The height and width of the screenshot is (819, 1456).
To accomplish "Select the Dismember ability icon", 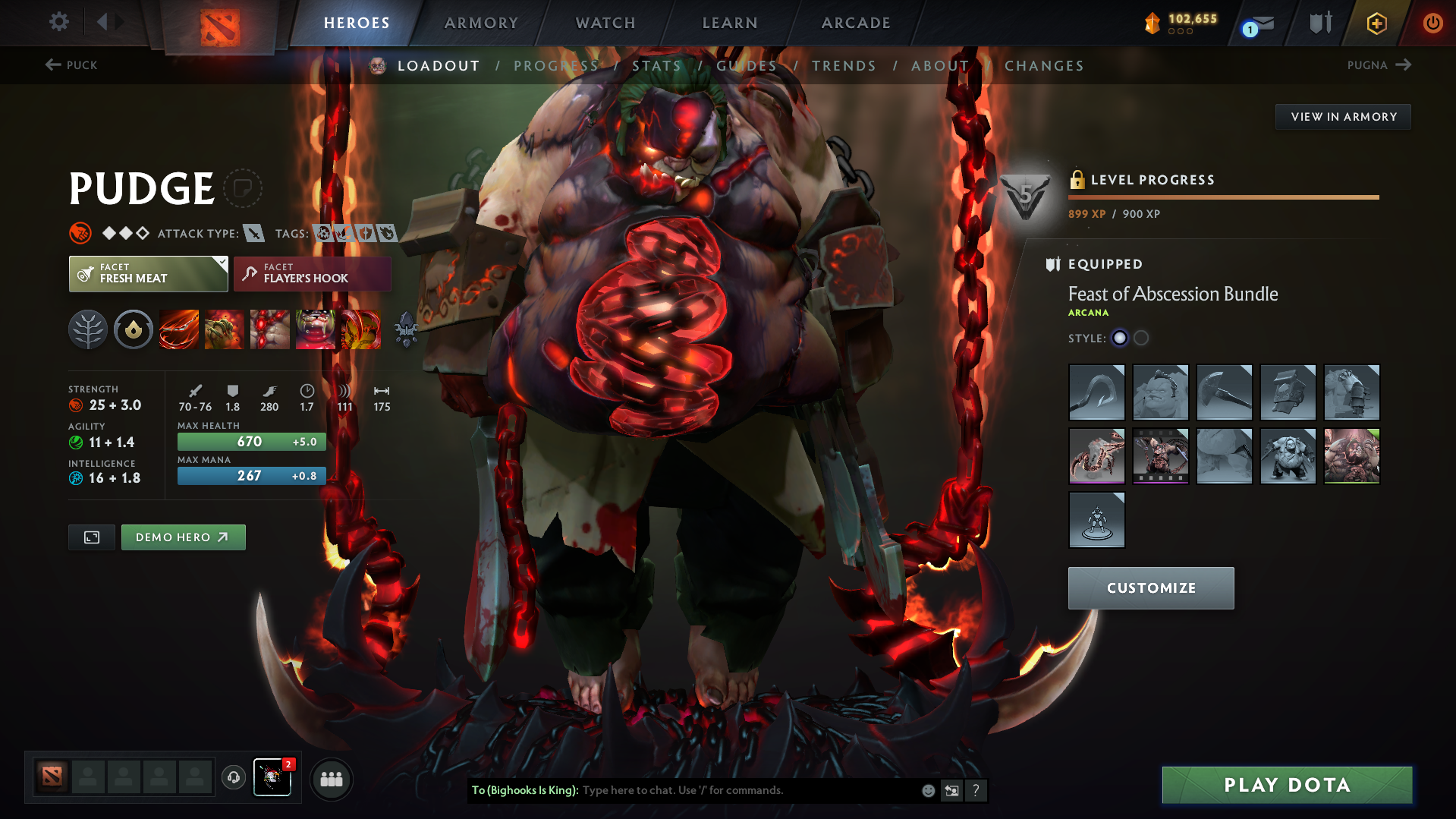I will coord(316,329).
